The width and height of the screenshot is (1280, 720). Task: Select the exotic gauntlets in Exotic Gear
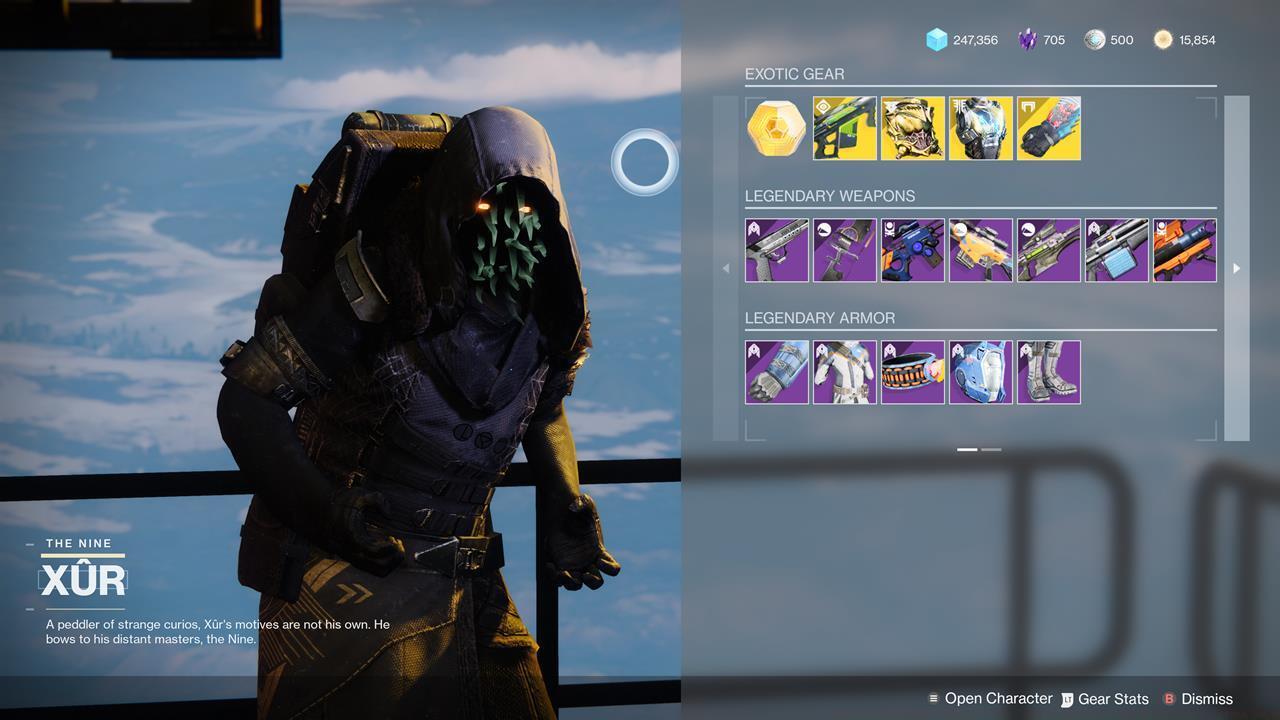click(x=1049, y=128)
